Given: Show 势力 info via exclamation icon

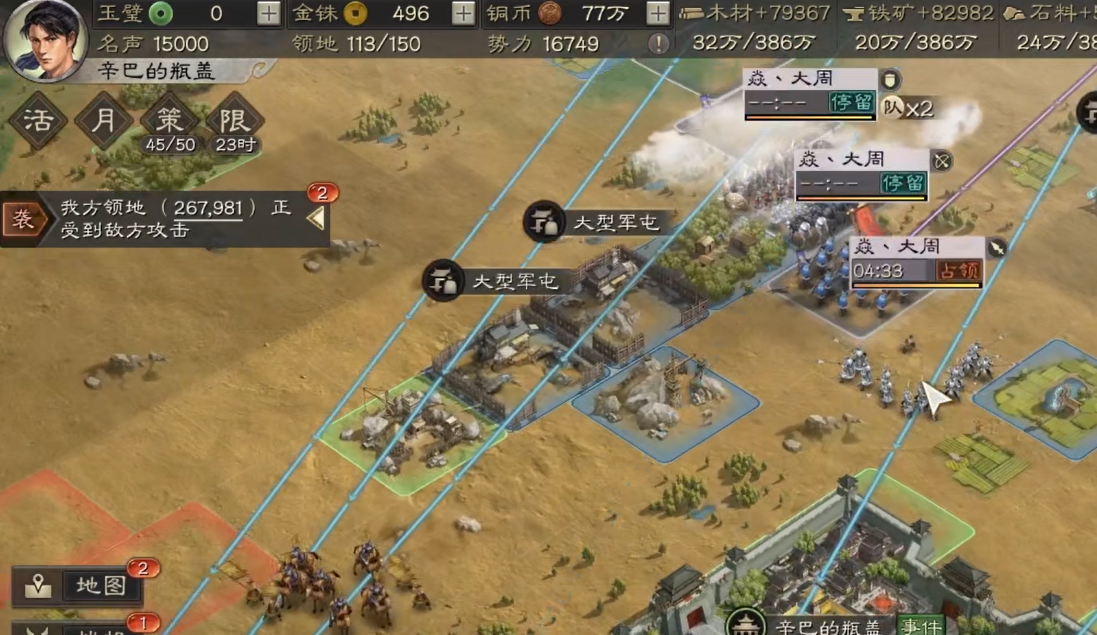Looking at the screenshot, I should click(x=657, y=44).
